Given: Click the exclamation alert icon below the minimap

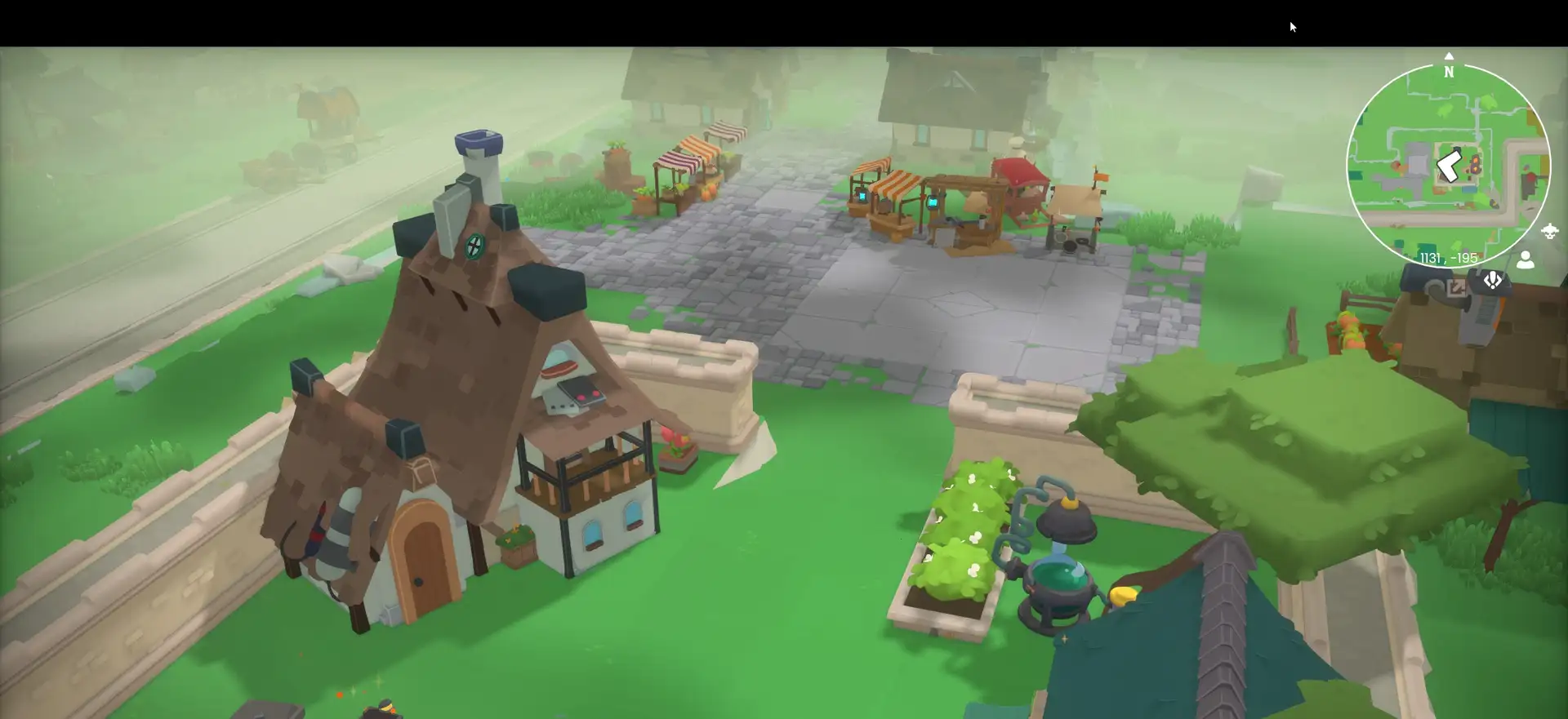Looking at the screenshot, I should tap(1492, 282).
